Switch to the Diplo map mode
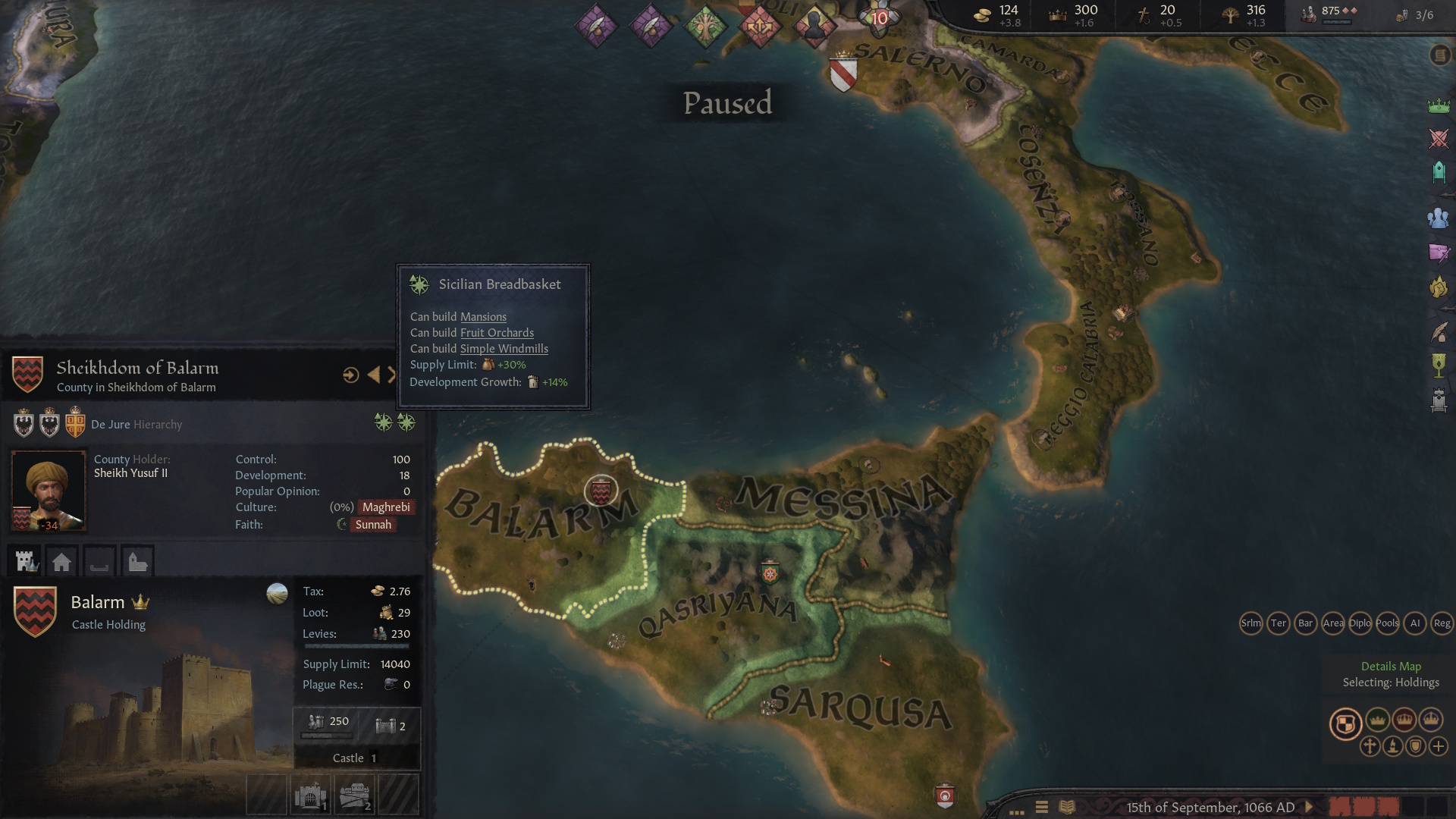 click(1360, 623)
